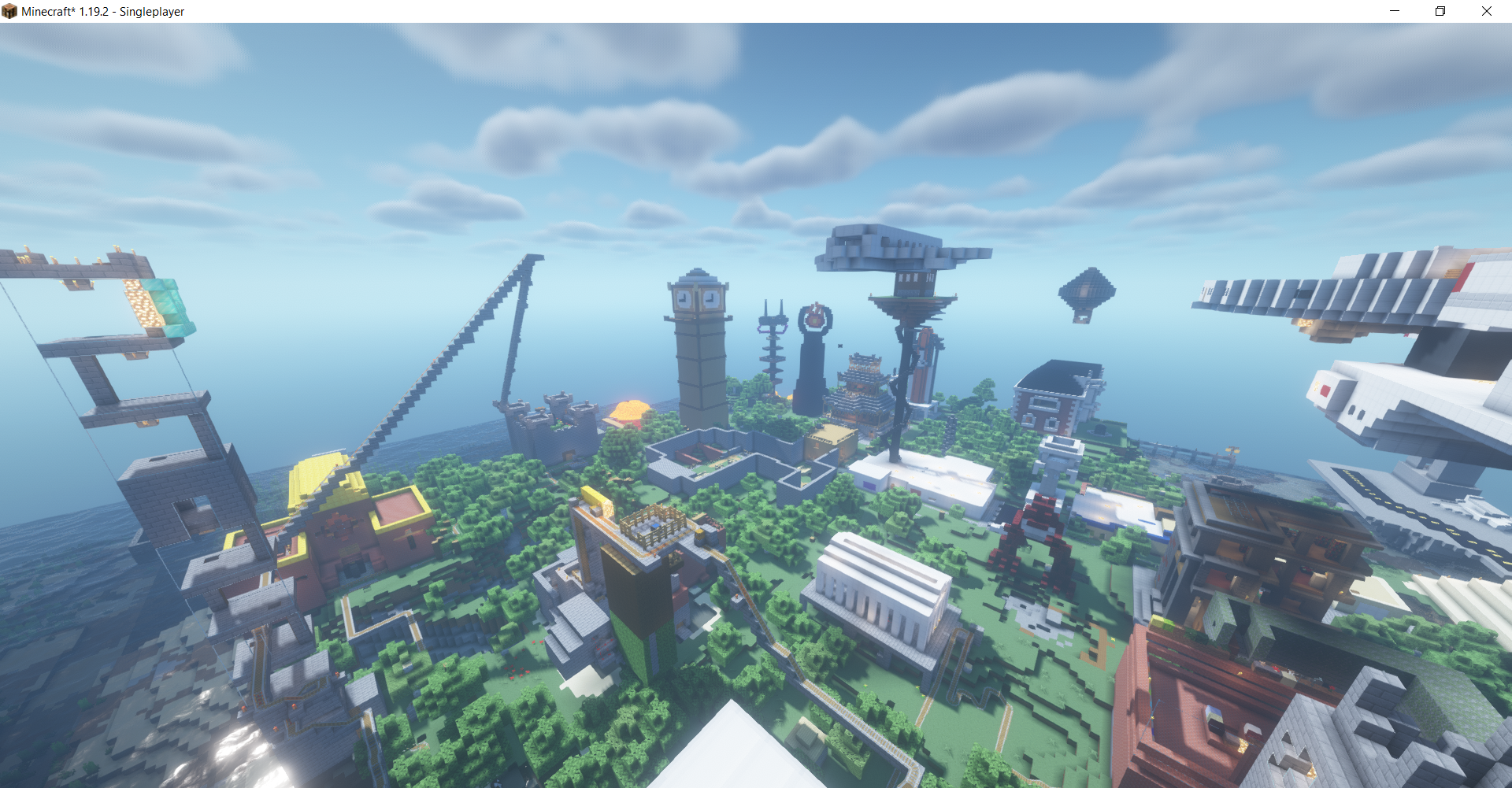
Task: Close the Minecraft window
Action: (x=1486, y=11)
